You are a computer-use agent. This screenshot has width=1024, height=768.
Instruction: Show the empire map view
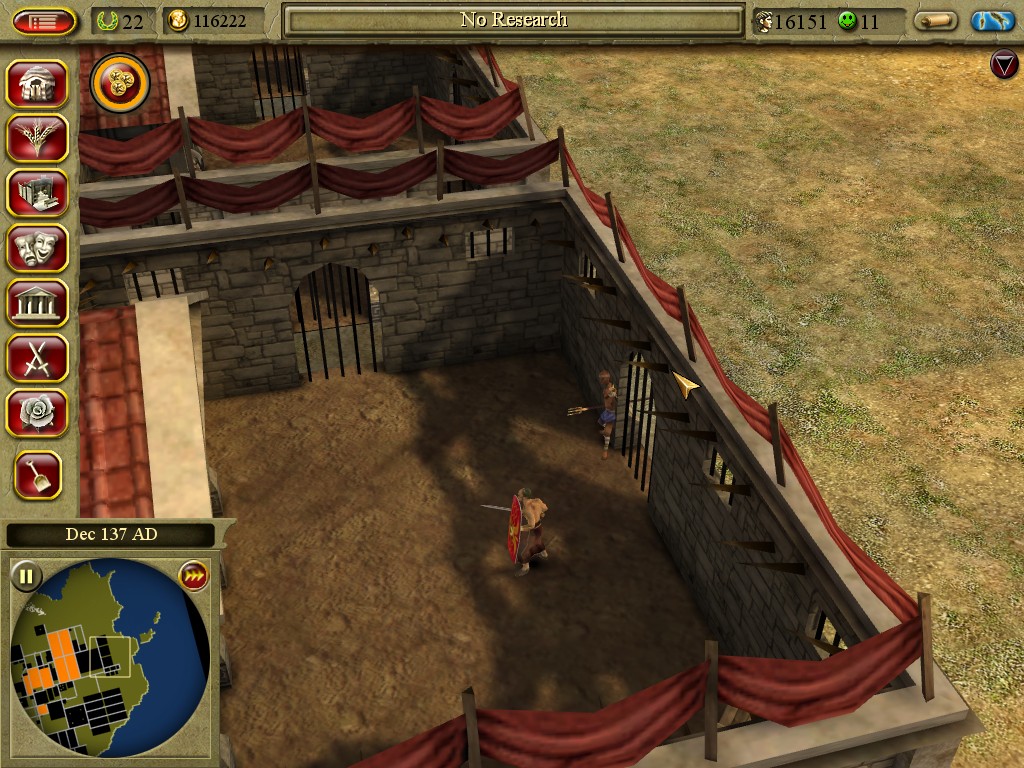(992, 21)
